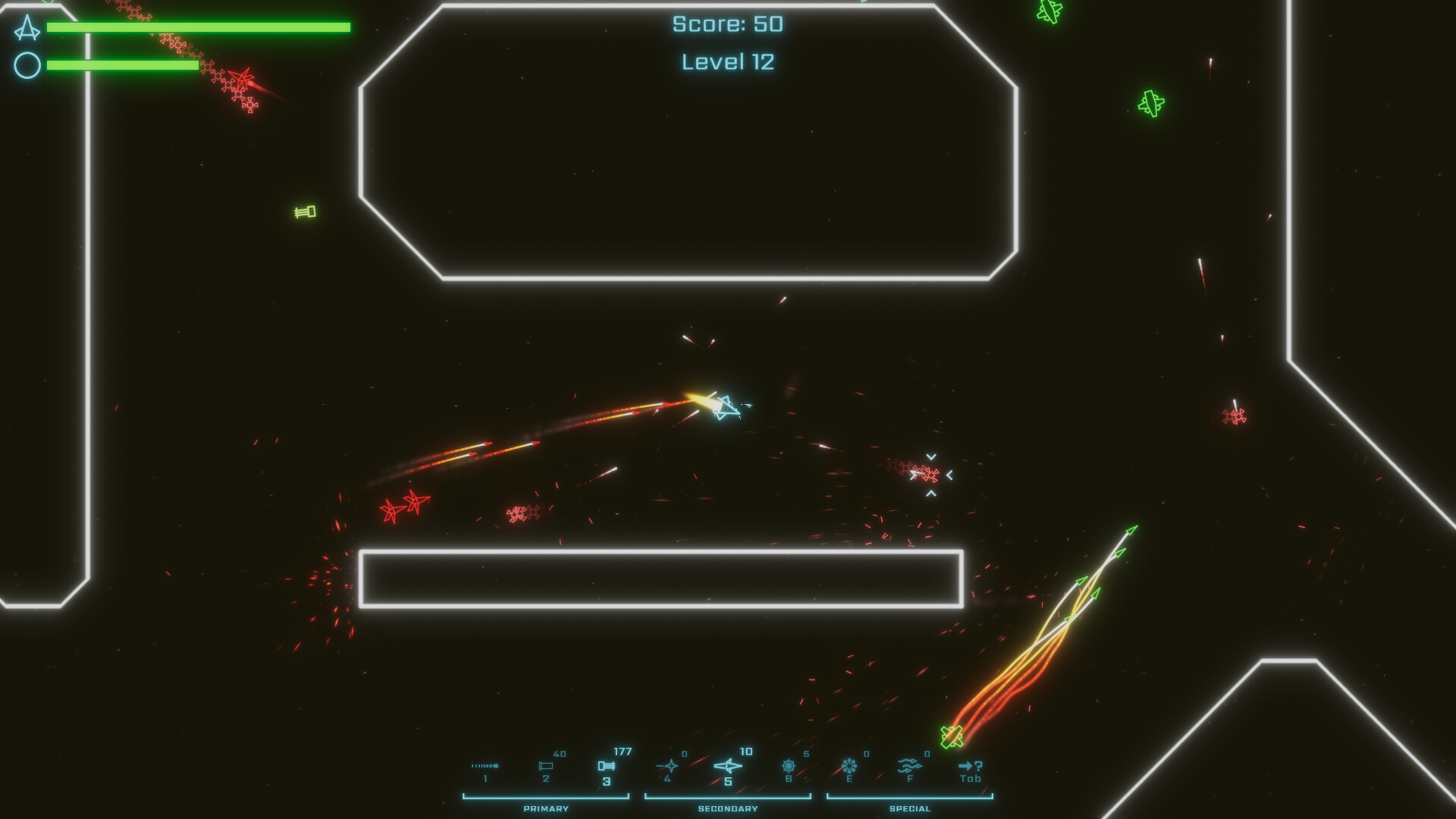Click the Score: 50 text display
Viewport: 1456px width, 819px height.
click(x=726, y=24)
